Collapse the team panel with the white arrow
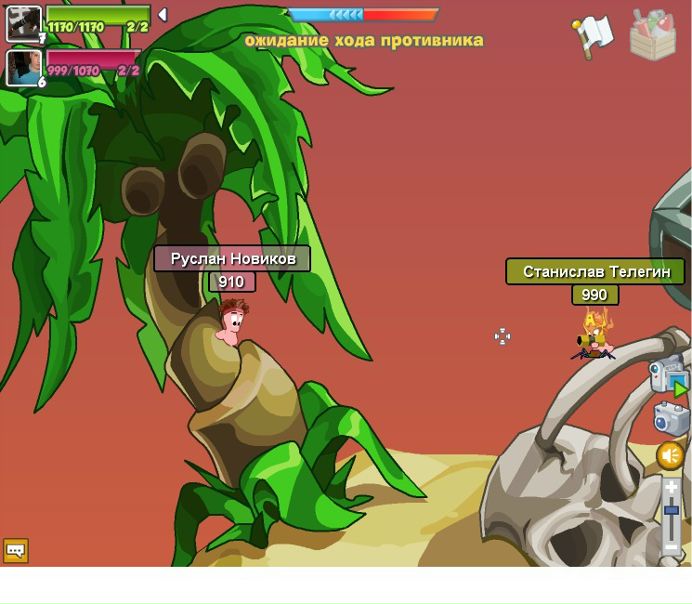This screenshot has height=604, width=692. point(162,15)
